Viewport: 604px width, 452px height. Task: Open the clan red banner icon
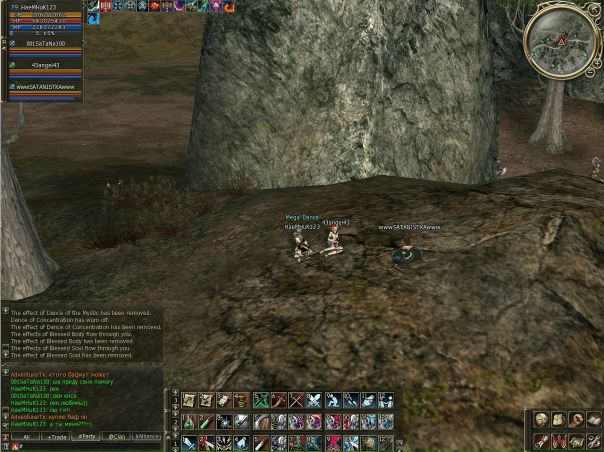(x=559, y=441)
